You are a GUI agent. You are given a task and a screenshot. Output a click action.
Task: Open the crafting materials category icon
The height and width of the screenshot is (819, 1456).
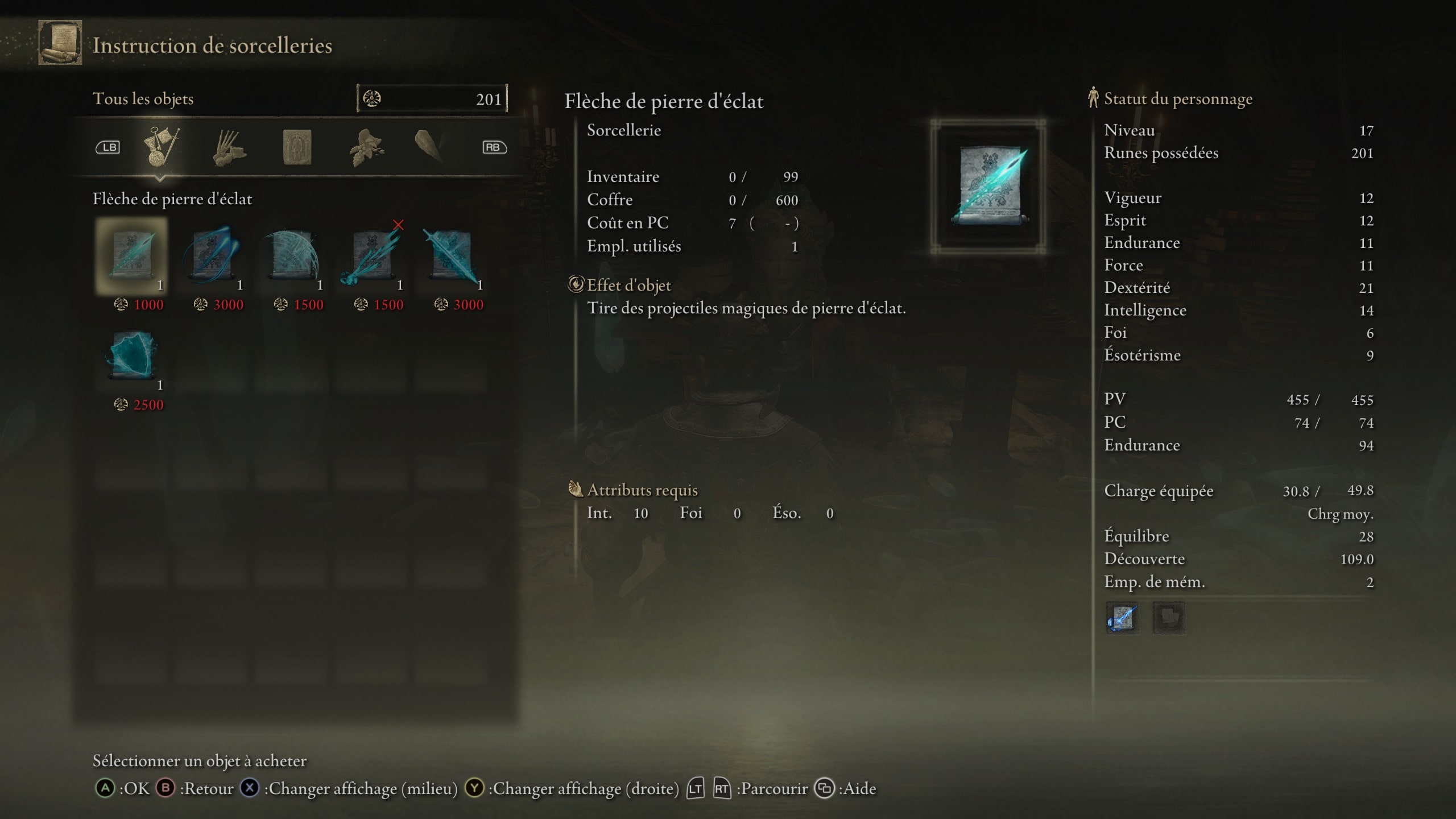231,147
